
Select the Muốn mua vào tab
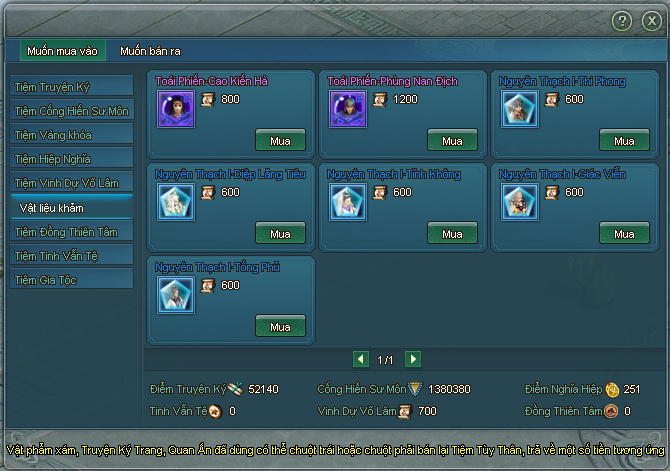(x=62, y=51)
